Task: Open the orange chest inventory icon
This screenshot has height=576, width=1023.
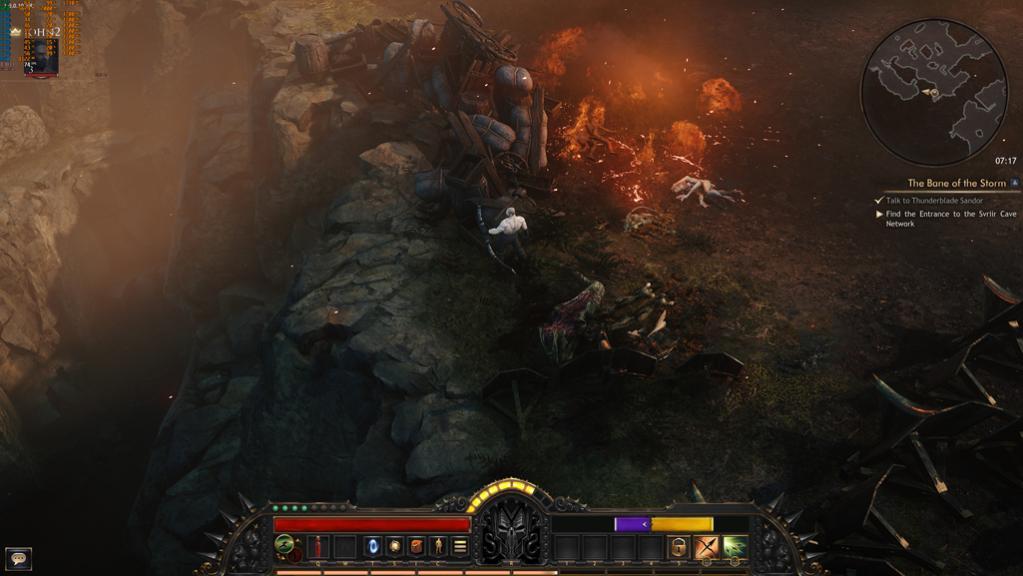Action: 417,547
